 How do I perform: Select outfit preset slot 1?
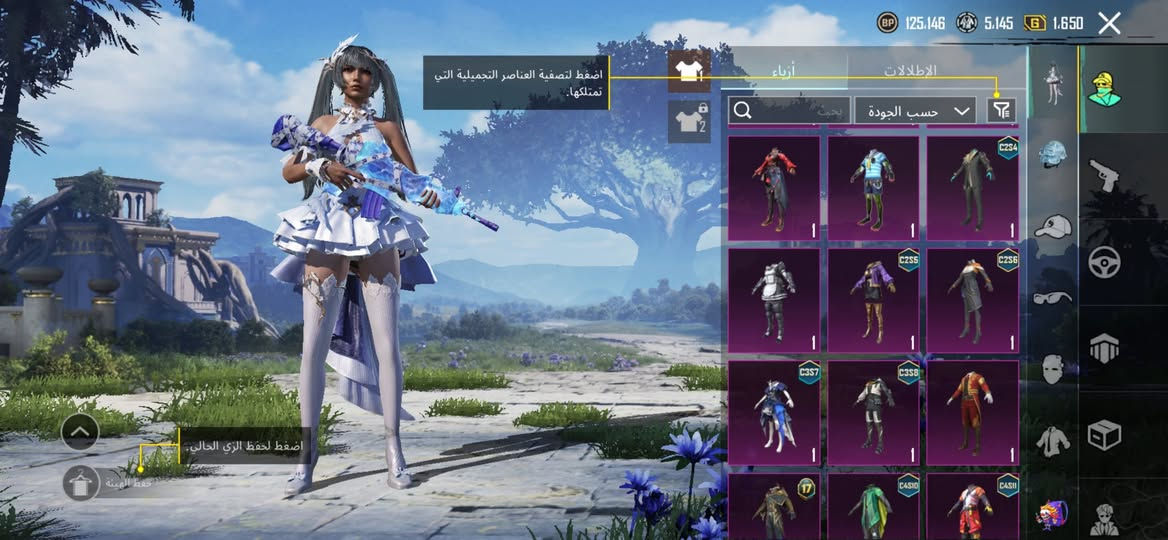point(689,70)
